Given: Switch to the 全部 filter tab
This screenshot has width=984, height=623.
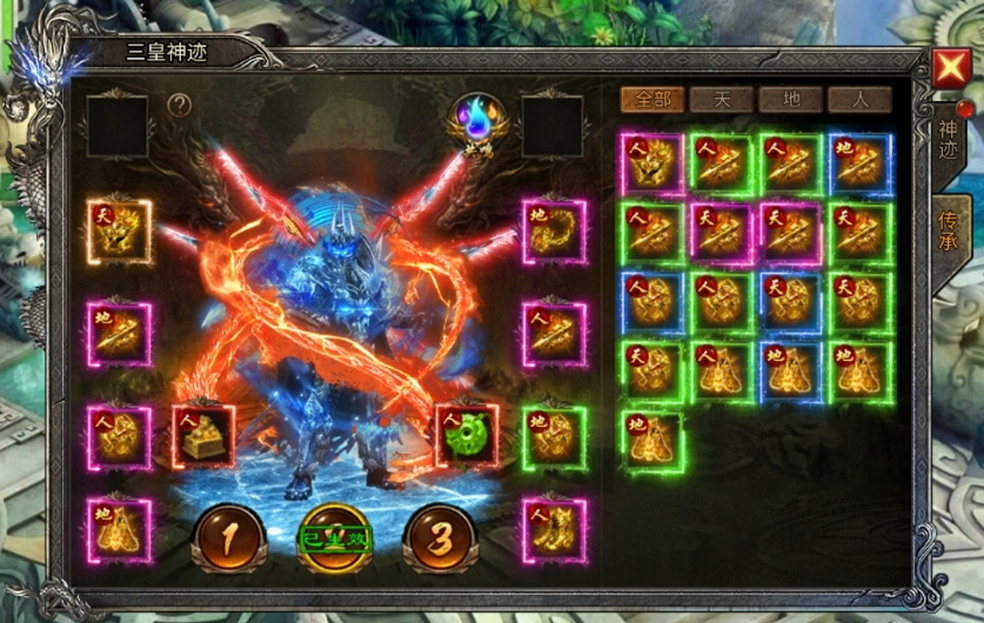Looking at the screenshot, I should click(652, 99).
